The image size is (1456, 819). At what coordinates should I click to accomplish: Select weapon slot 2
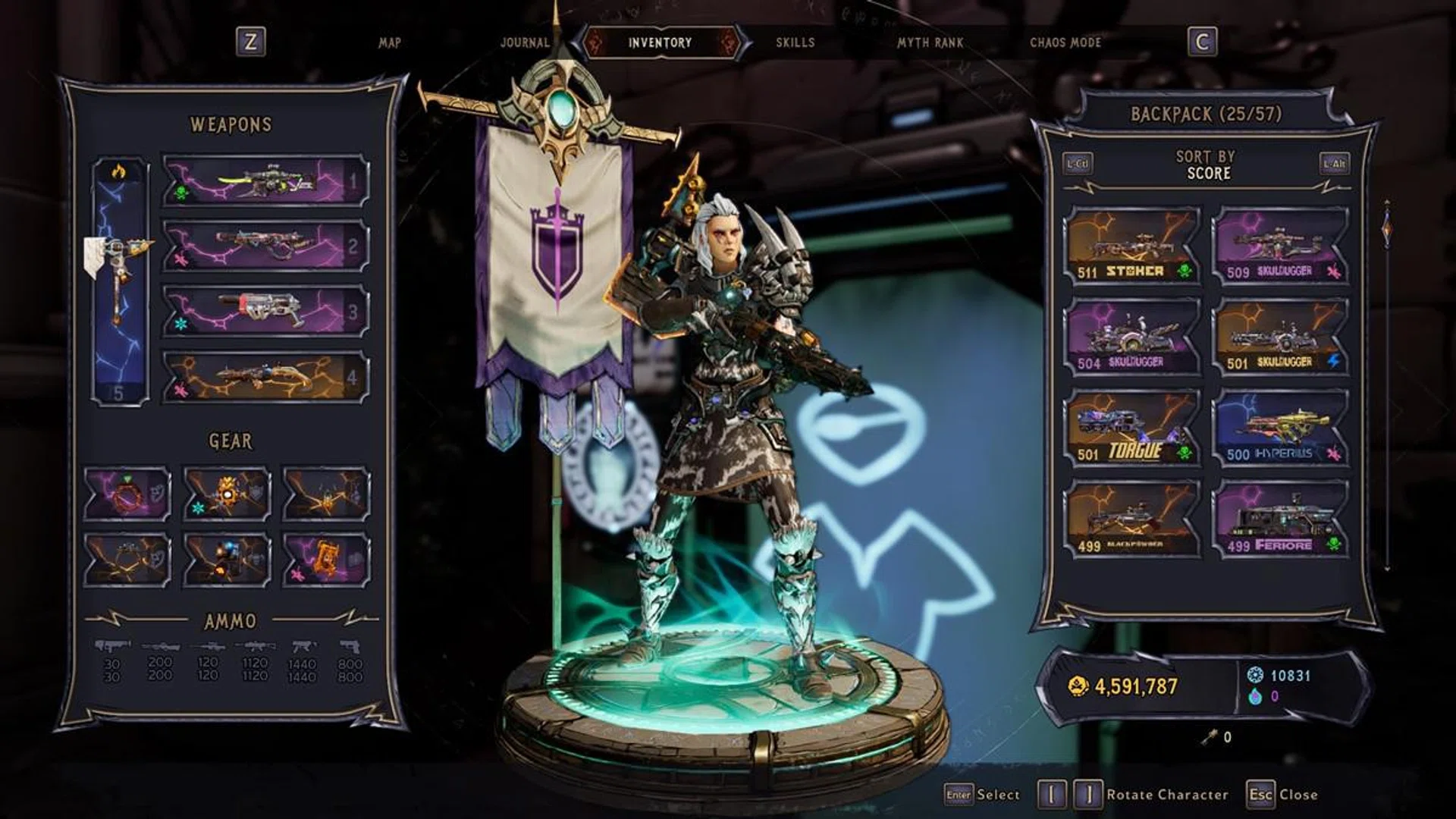(265, 246)
